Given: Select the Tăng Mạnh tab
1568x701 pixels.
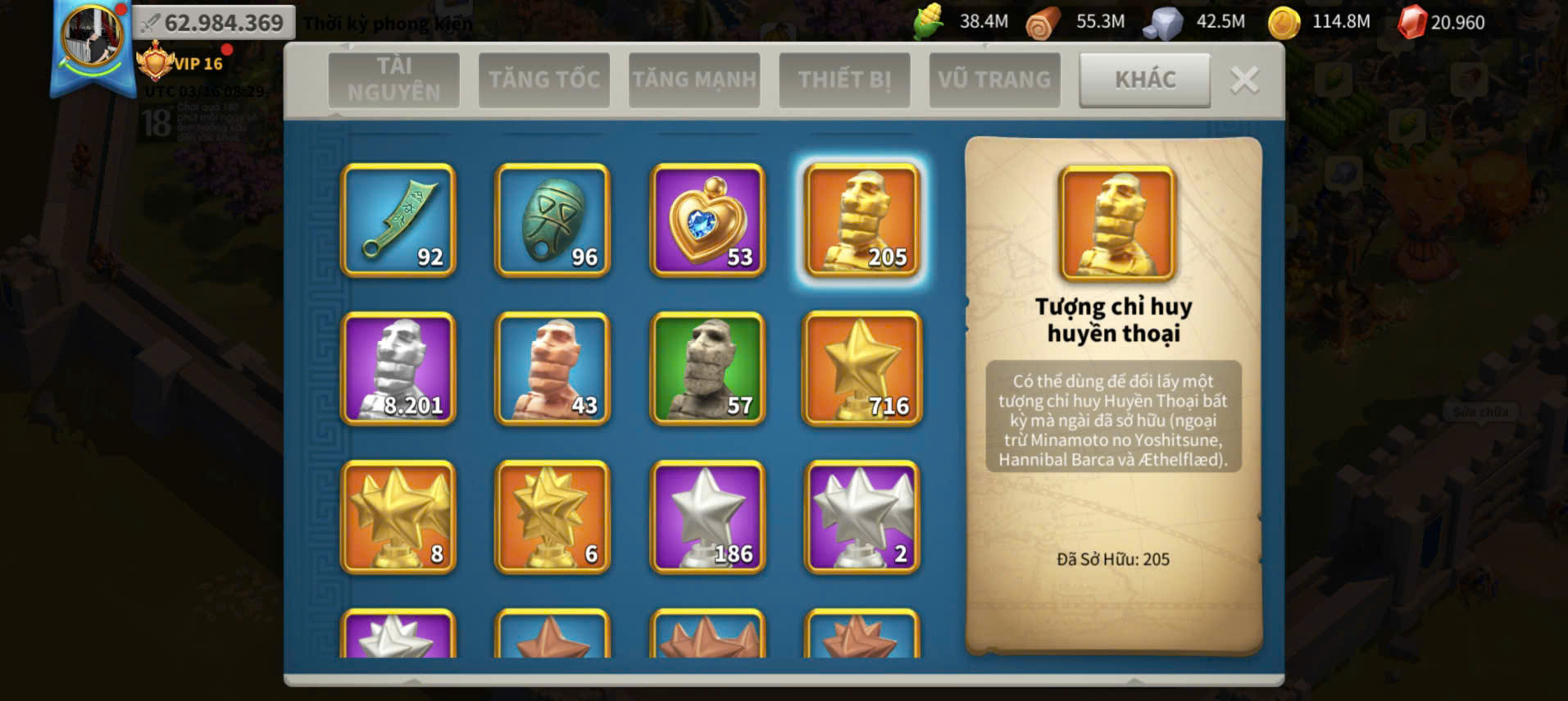Looking at the screenshot, I should (x=694, y=80).
